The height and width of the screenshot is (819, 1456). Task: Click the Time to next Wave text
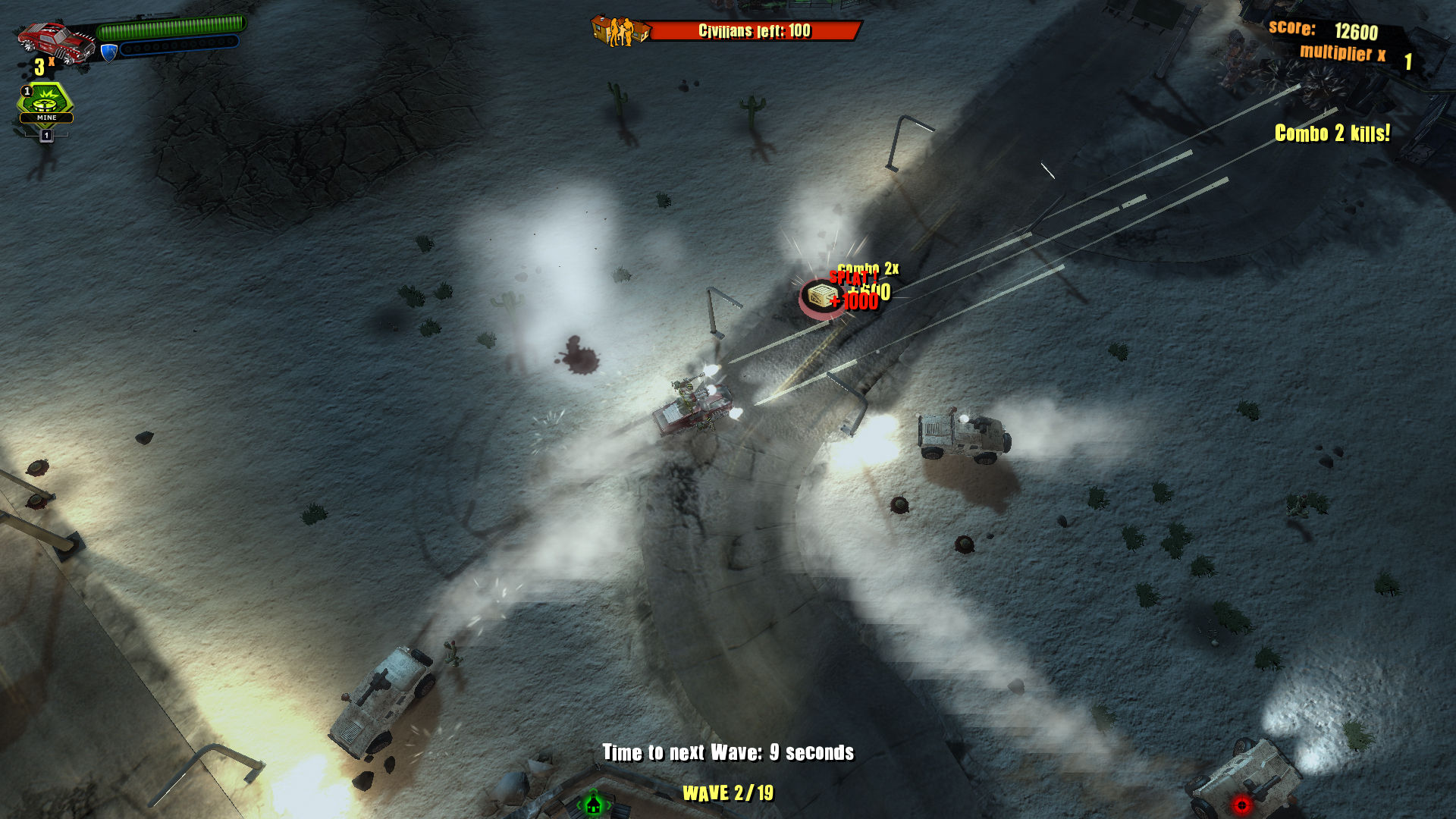tap(728, 753)
